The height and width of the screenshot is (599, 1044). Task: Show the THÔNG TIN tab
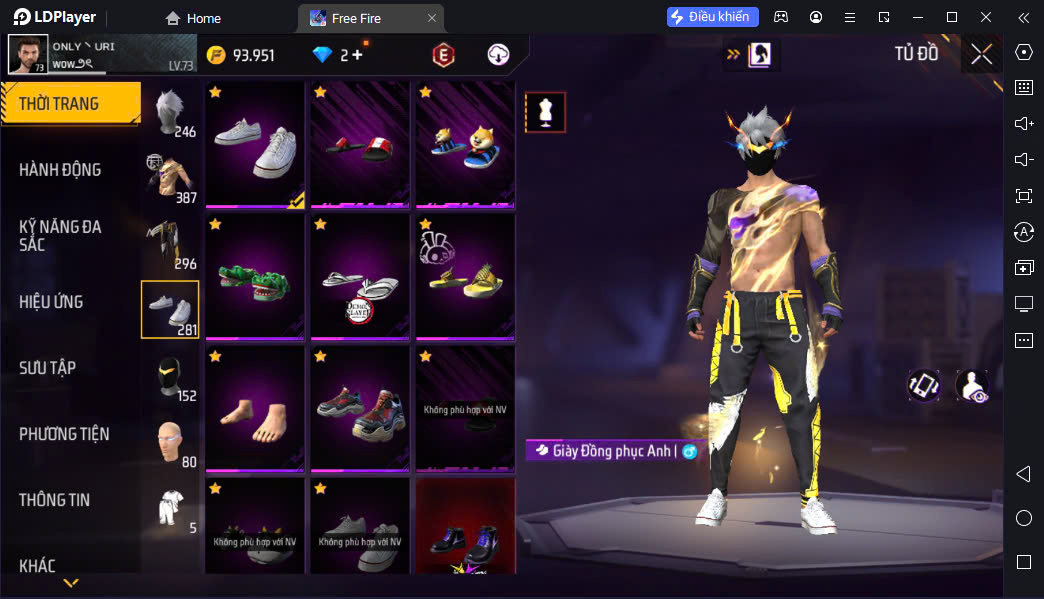(54, 500)
